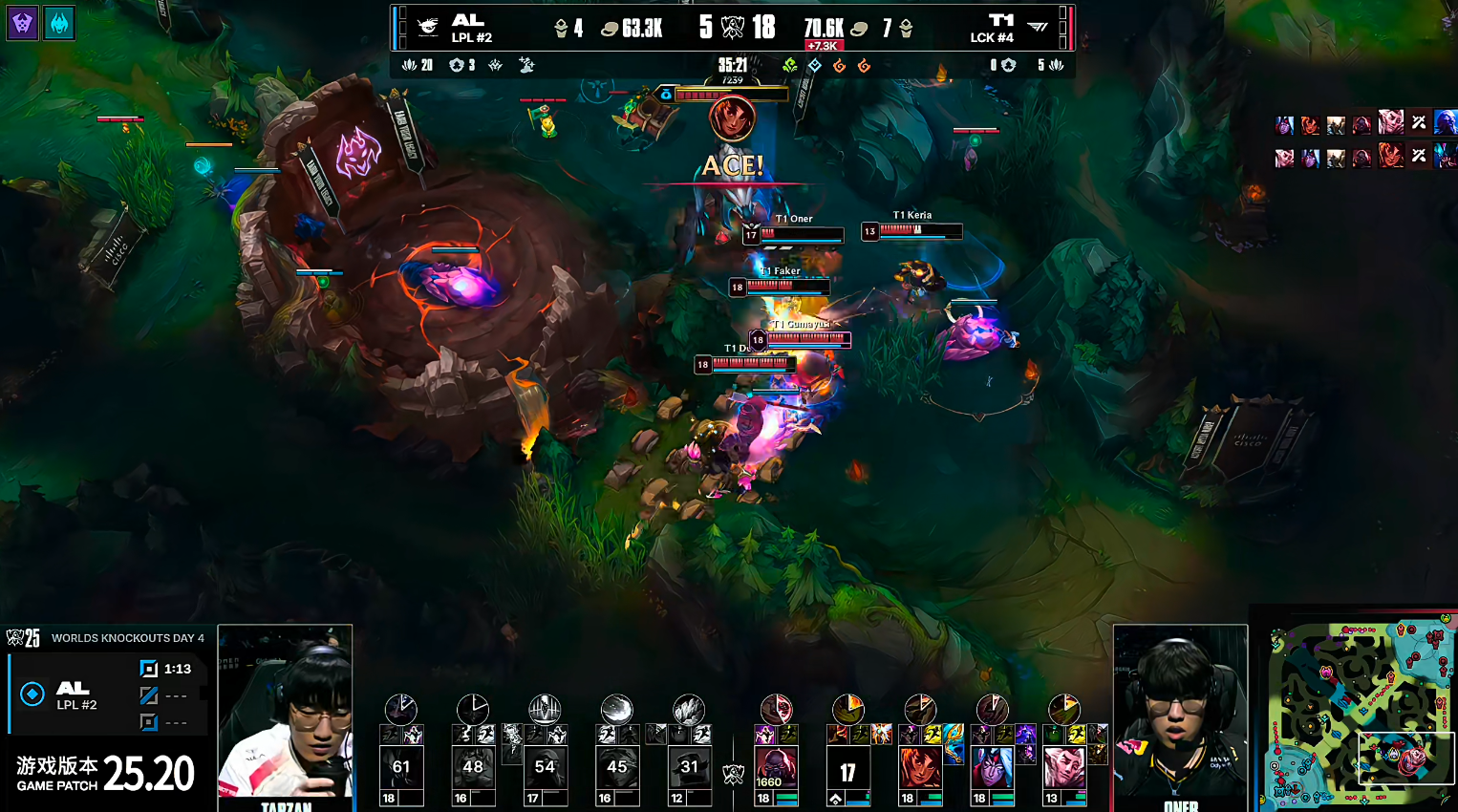Click the Worlds trophy icon between team portraits
Screen dimensions: 1458x812
tap(733, 774)
